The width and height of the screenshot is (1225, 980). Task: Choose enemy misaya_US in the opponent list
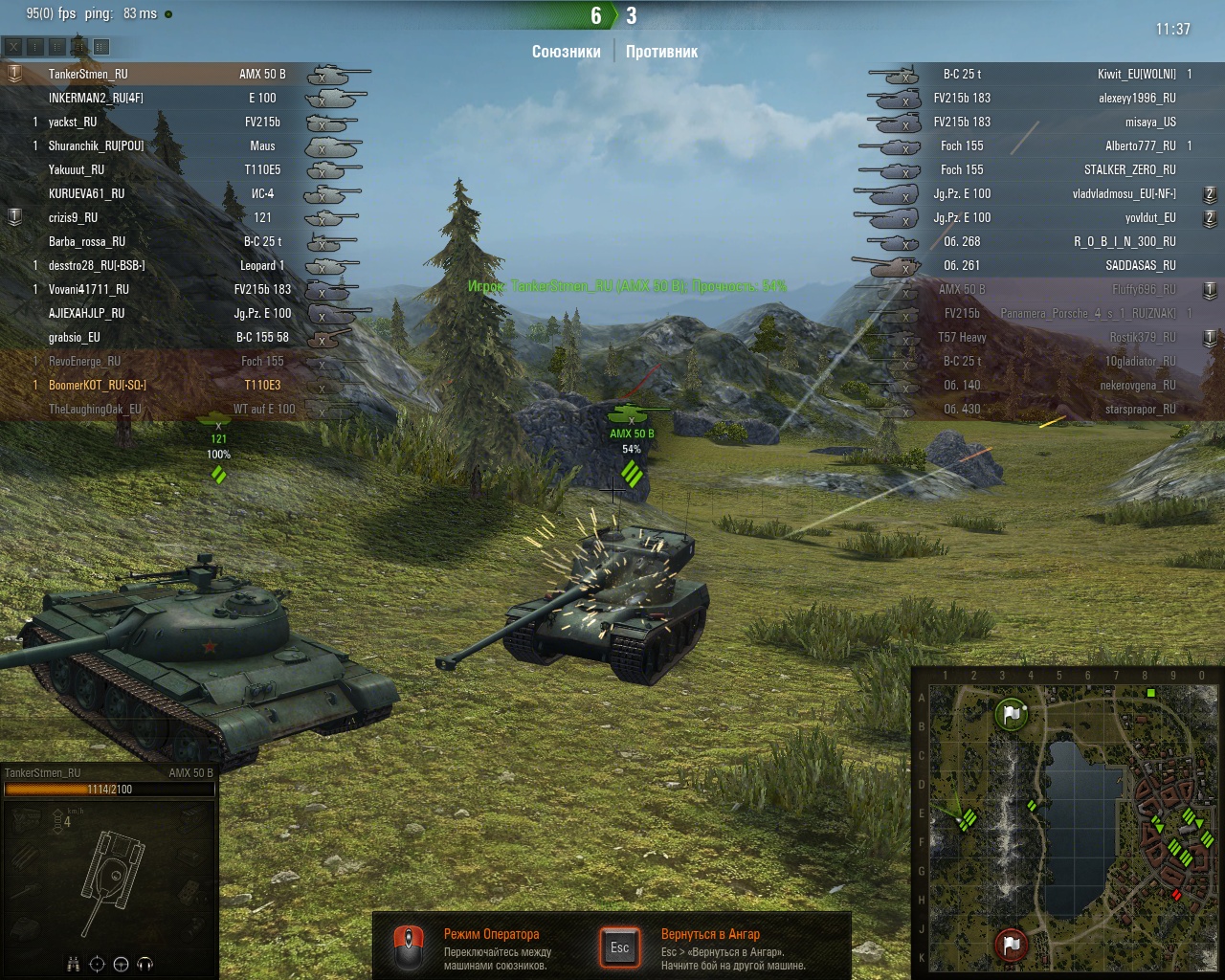click(x=1150, y=122)
